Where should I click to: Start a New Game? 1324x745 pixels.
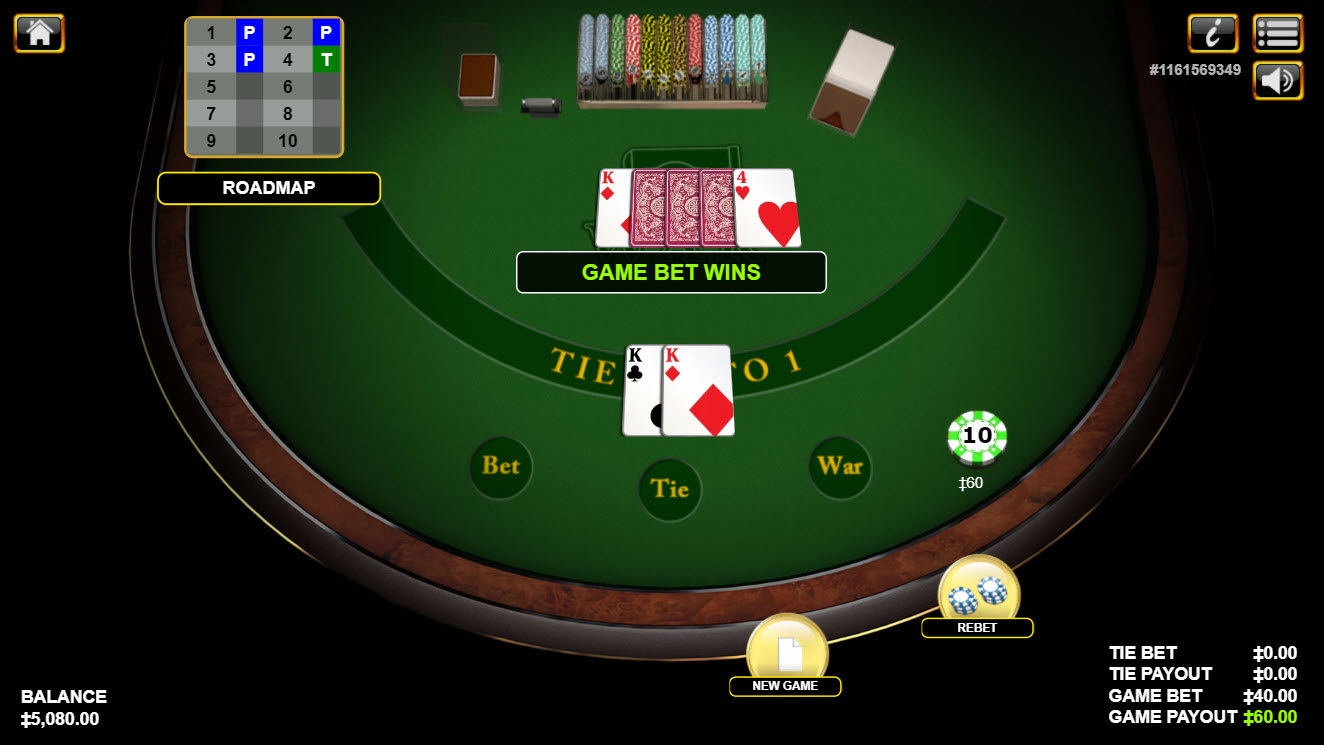tap(787, 653)
